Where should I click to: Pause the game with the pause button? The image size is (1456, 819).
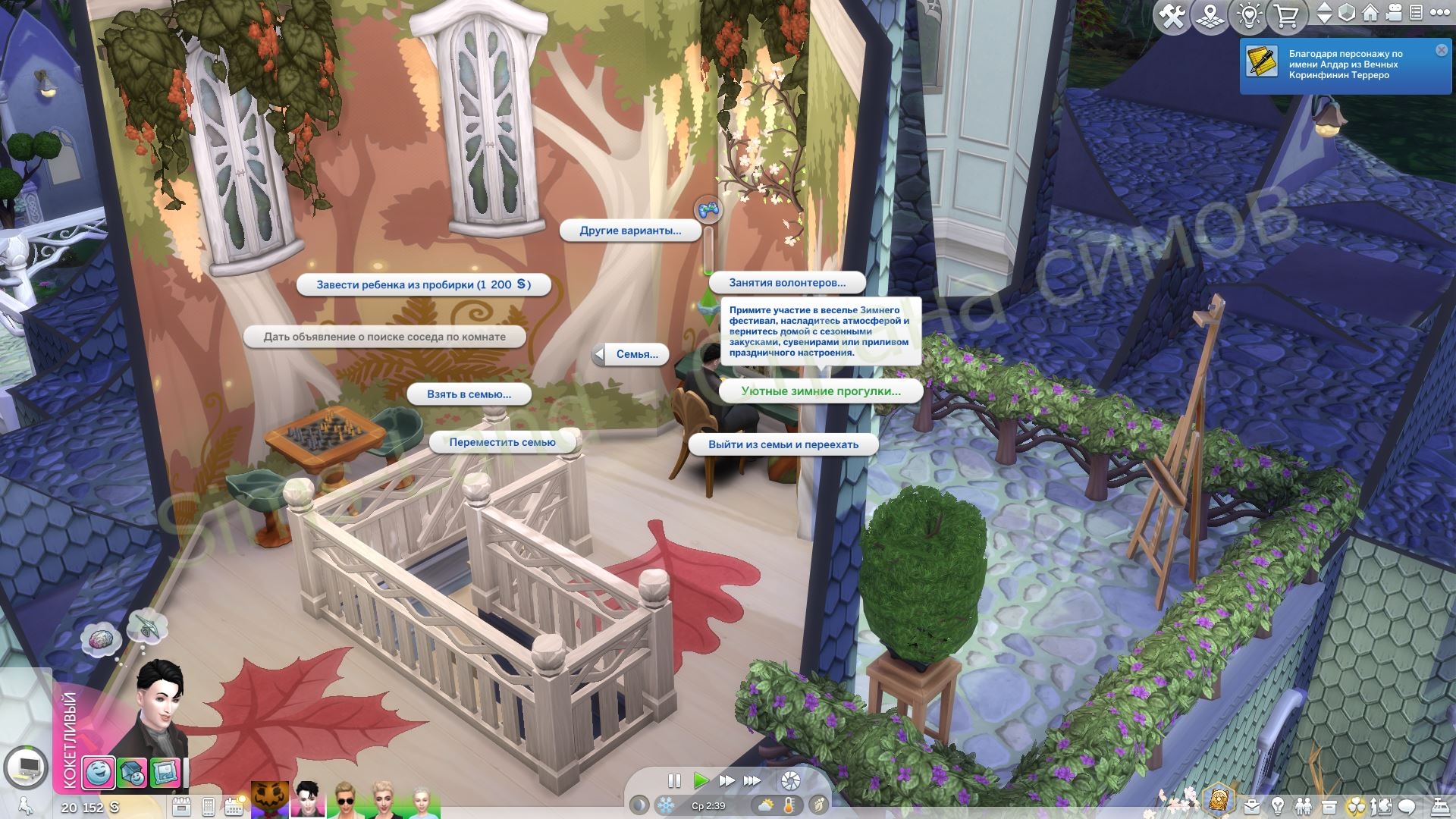tap(675, 780)
